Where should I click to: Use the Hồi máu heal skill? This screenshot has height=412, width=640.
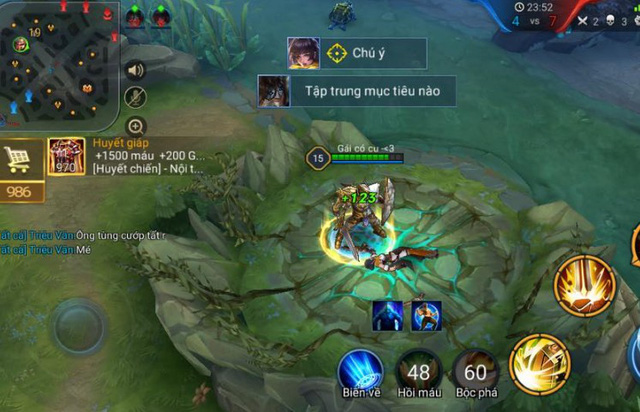(x=418, y=372)
